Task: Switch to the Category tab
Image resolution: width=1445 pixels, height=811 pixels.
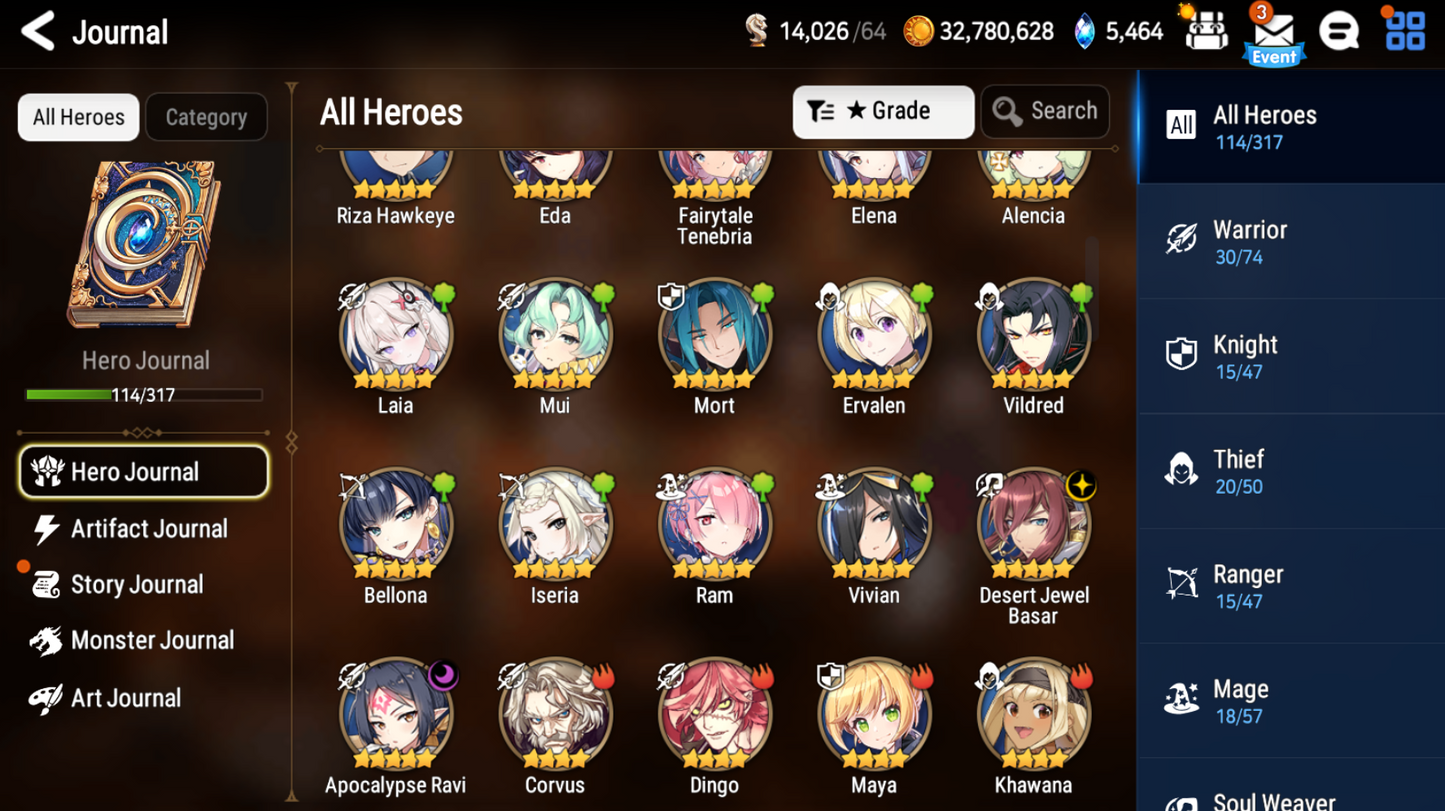Action: point(206,117)
